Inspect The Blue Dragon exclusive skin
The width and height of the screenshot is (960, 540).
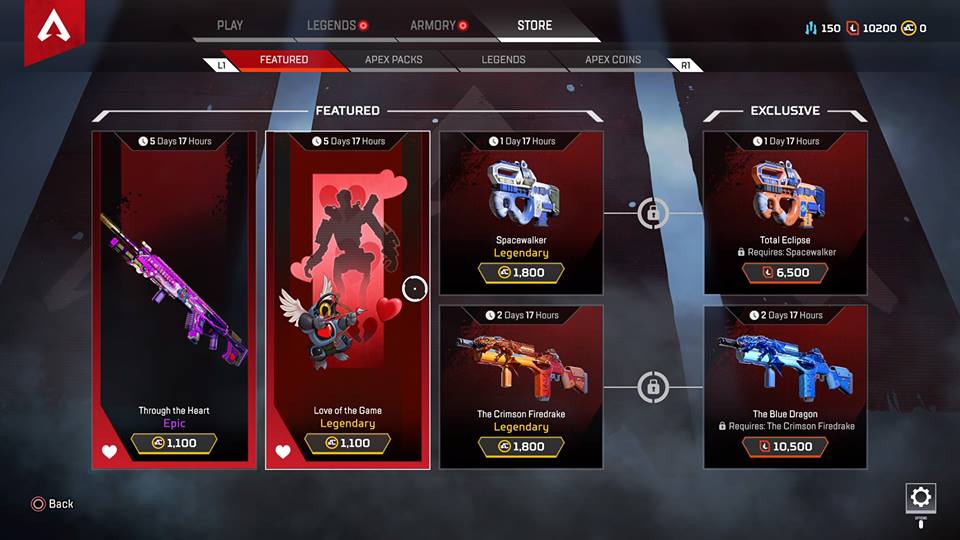click(785, 387)
